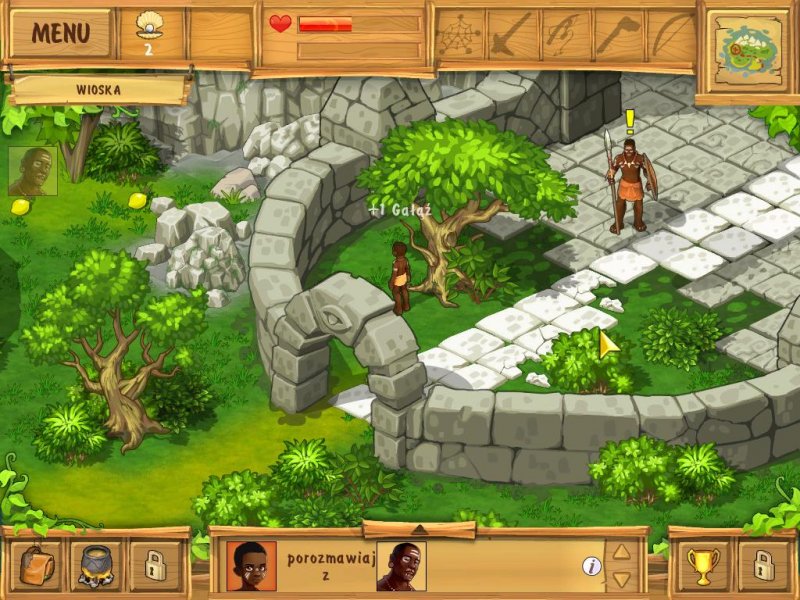This screenshot has width=800, height=600.
Task: Expand the task panel with top arrow
Action: [418, 528]
